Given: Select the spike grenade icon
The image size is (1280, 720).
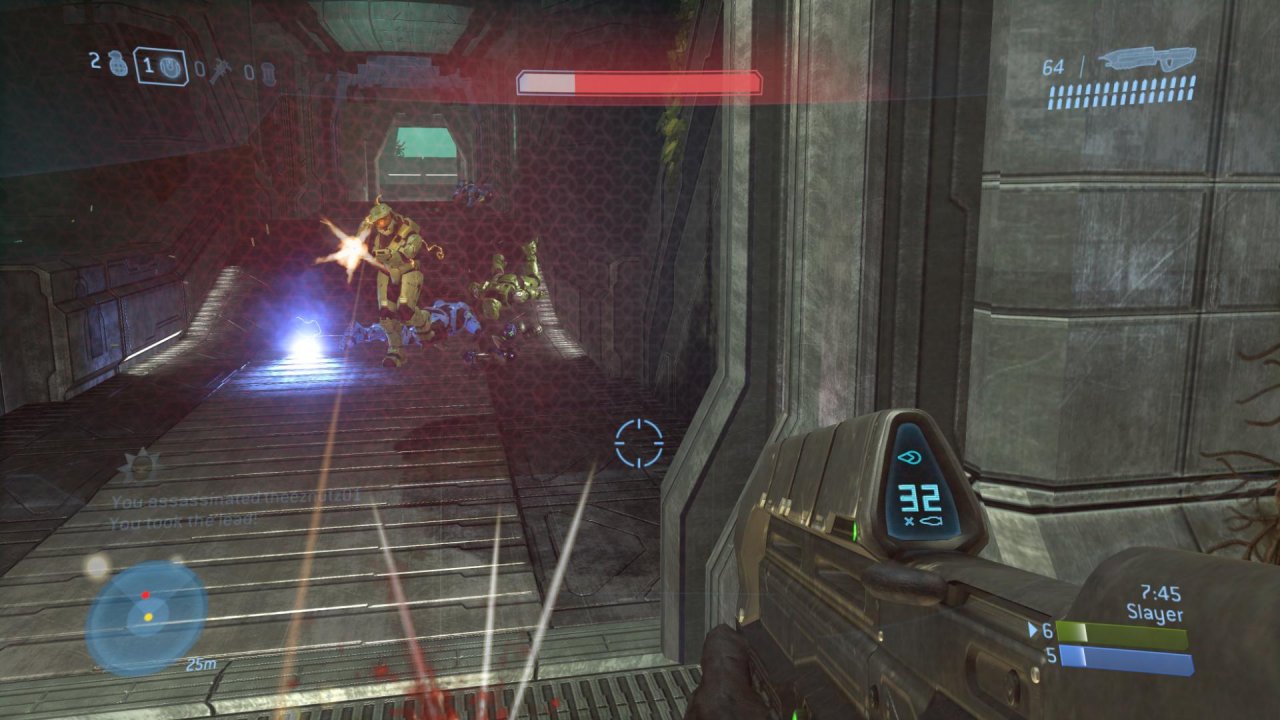Looking at the screenshot, I should [220, 71].
